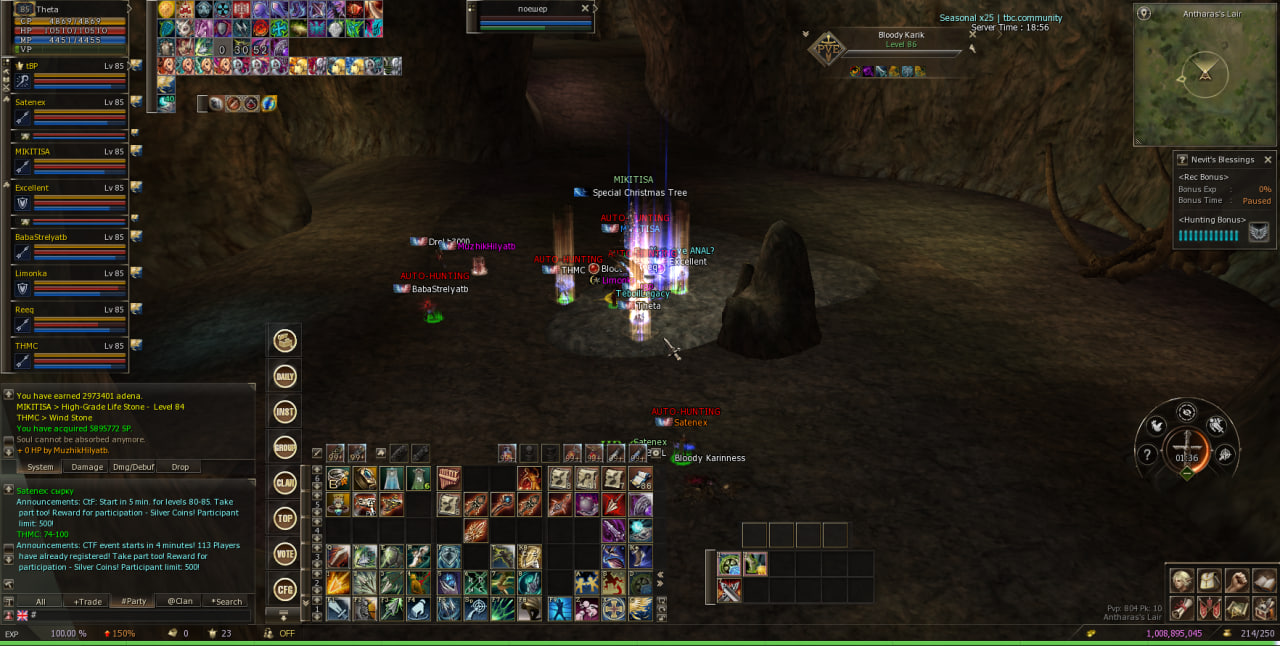Open the inventory backpack menu icon
This screenshot has width=1280, height=646.
pos(1210,581)
